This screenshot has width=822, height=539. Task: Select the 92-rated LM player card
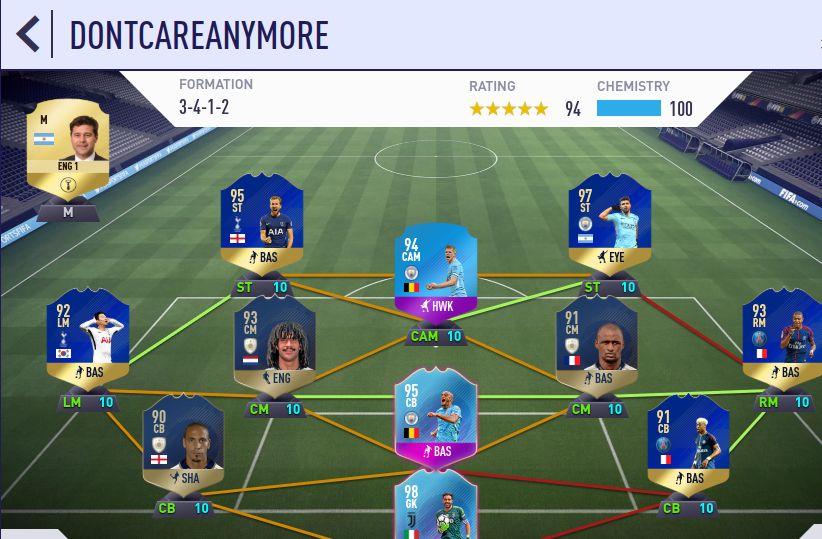coord(88,338)
